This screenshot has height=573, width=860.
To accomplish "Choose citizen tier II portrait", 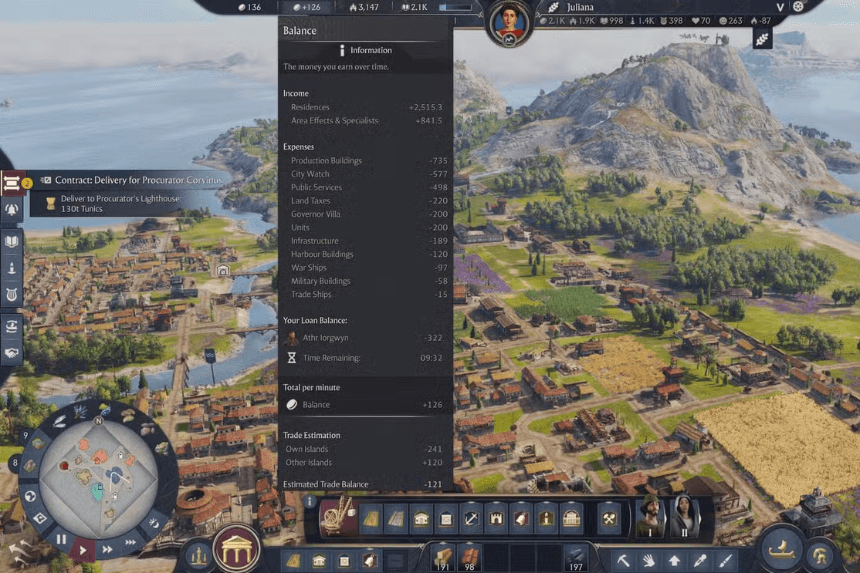I will 685,517.
